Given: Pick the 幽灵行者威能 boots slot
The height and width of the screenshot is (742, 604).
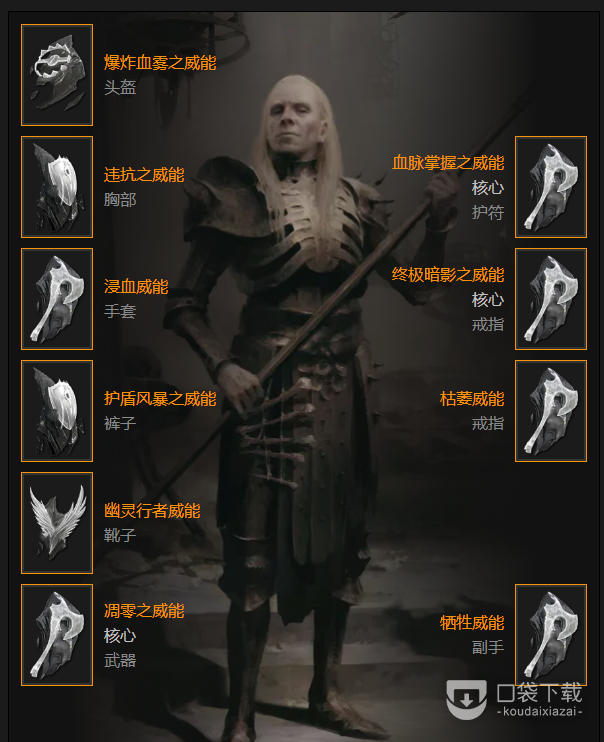Looking at the screenshot, I should click(x=57, y=523).
